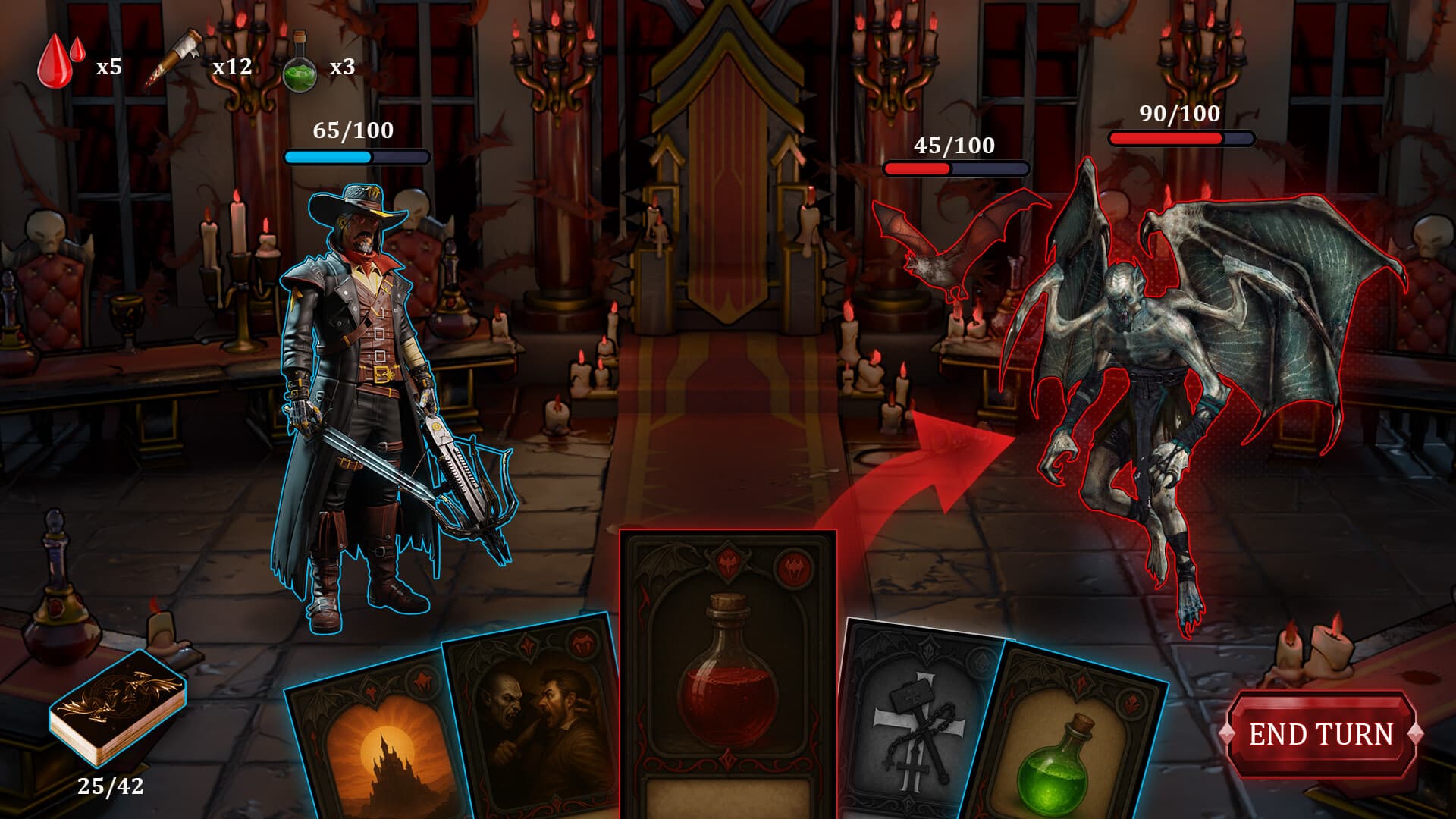Click the green potion resource icon
1456x819 pixels.
pos(300,65)
